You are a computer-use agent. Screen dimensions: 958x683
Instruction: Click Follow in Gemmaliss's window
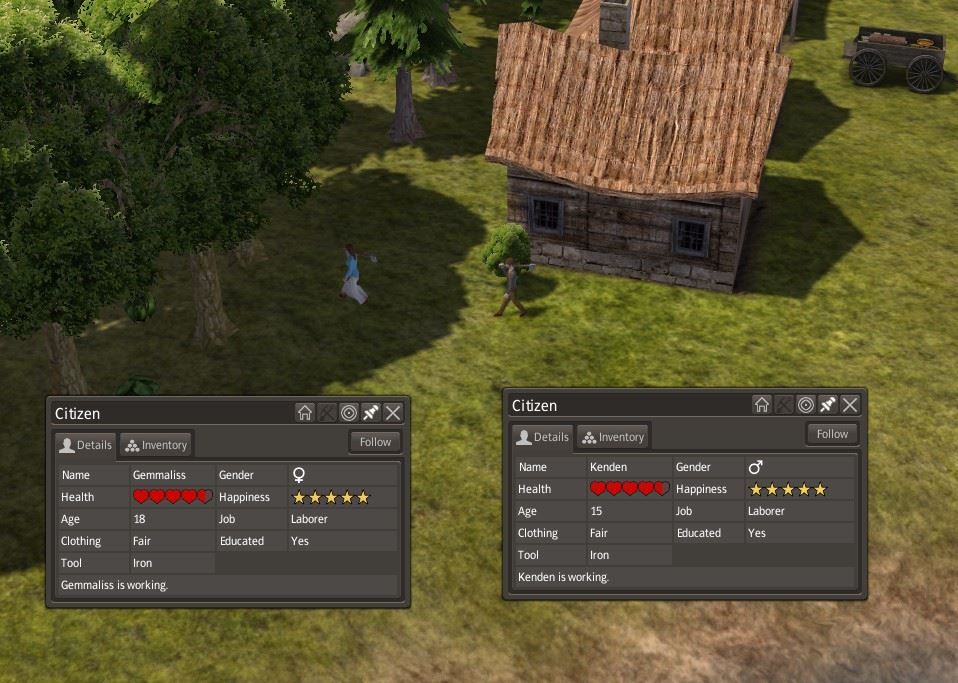point(375,442)
